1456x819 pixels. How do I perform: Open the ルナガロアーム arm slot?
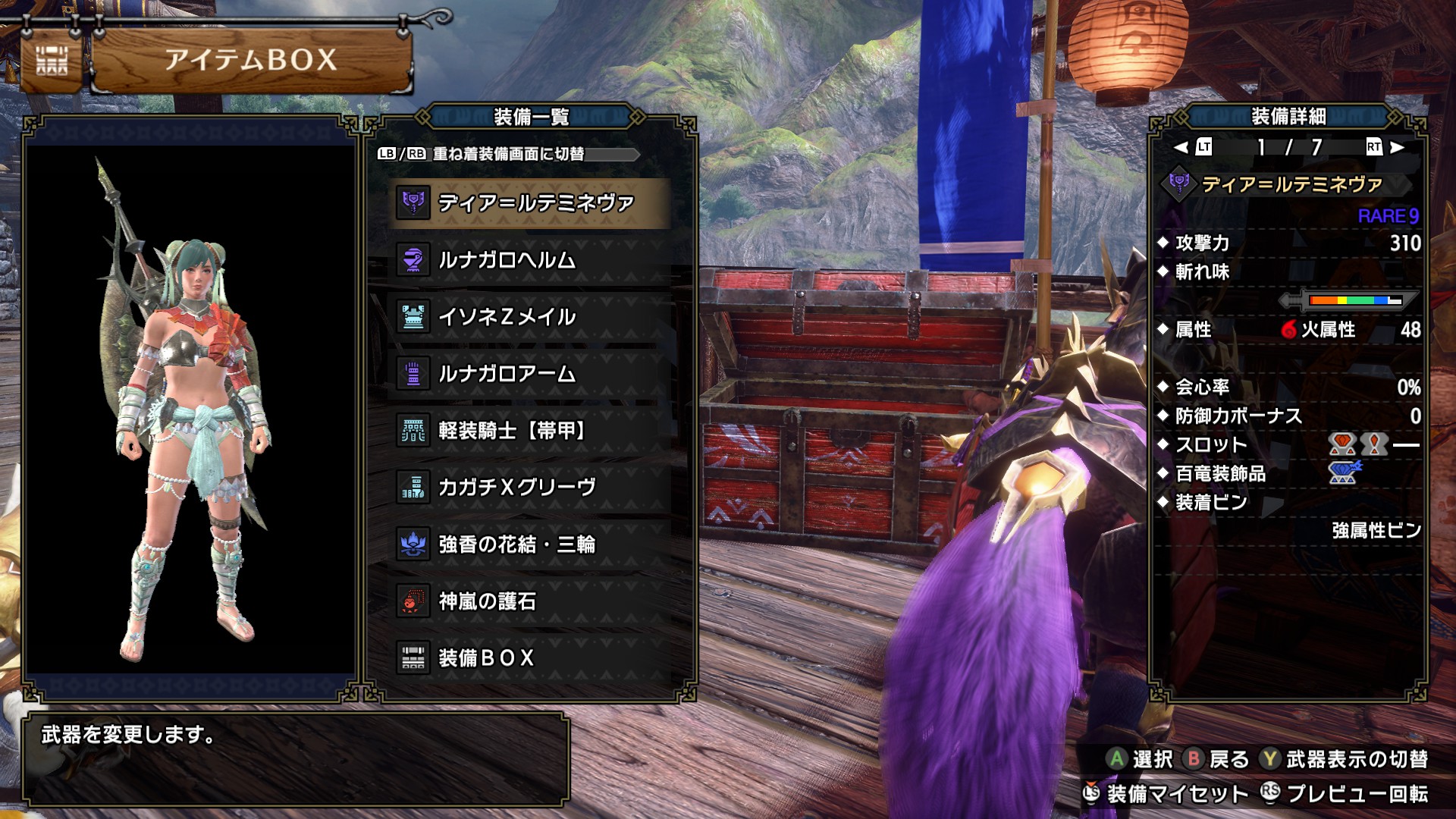(x=529, y=374)
